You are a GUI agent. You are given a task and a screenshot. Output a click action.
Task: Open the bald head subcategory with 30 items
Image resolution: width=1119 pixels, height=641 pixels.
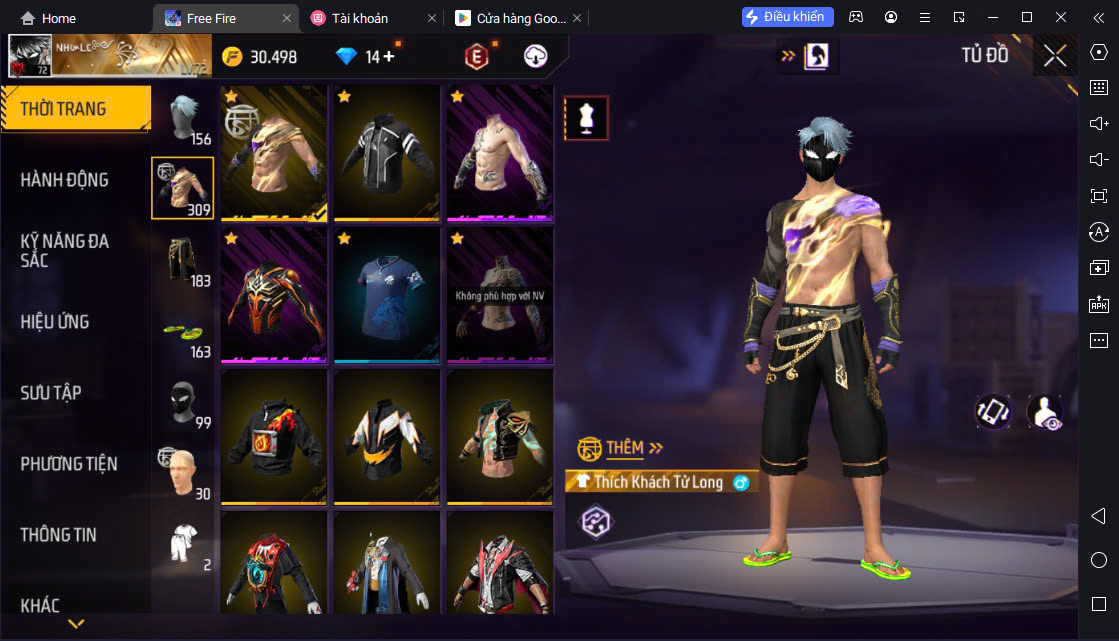pyautogui.click(x=183, y=473)
